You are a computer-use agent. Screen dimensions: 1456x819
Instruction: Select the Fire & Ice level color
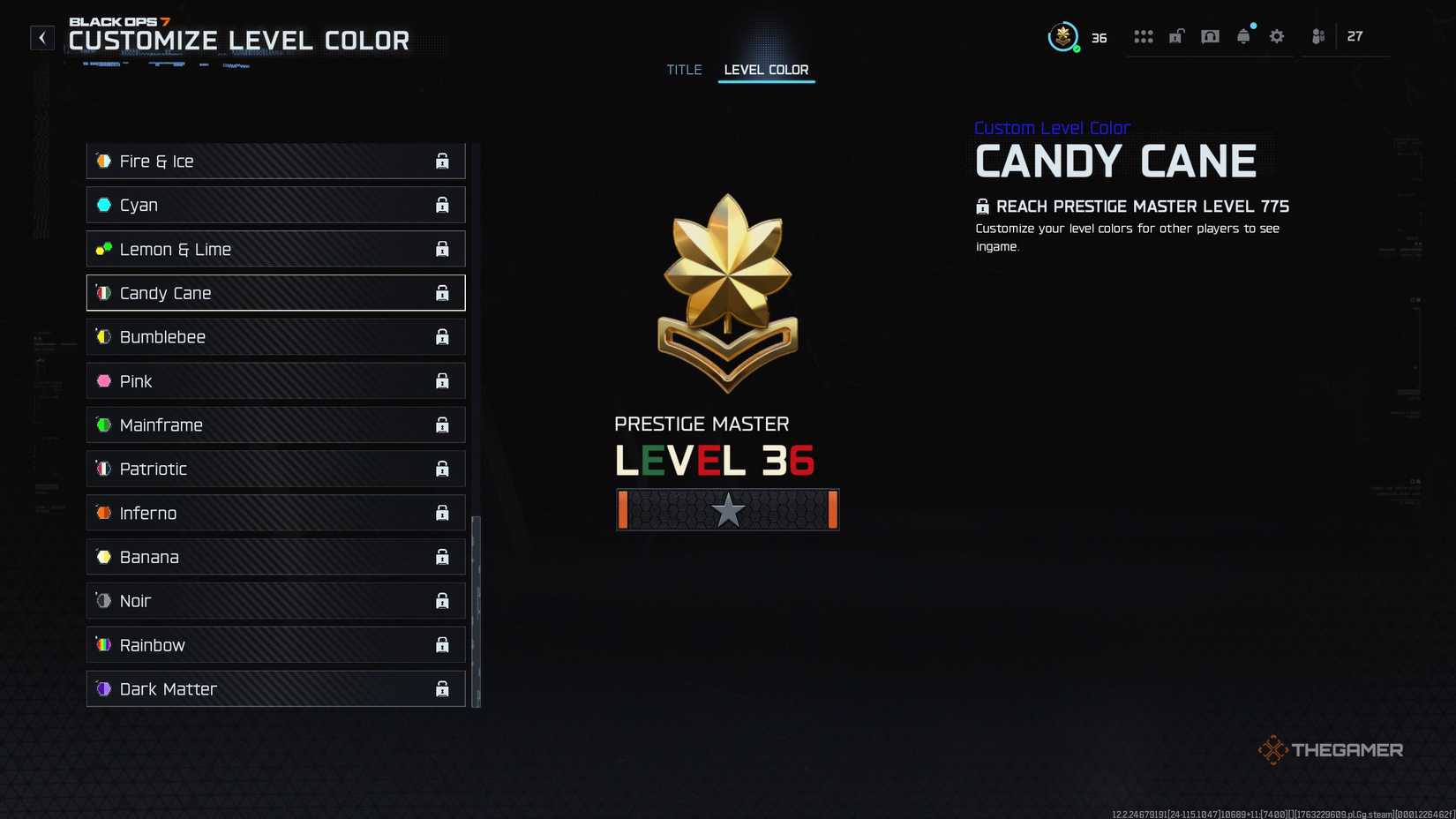274,161
